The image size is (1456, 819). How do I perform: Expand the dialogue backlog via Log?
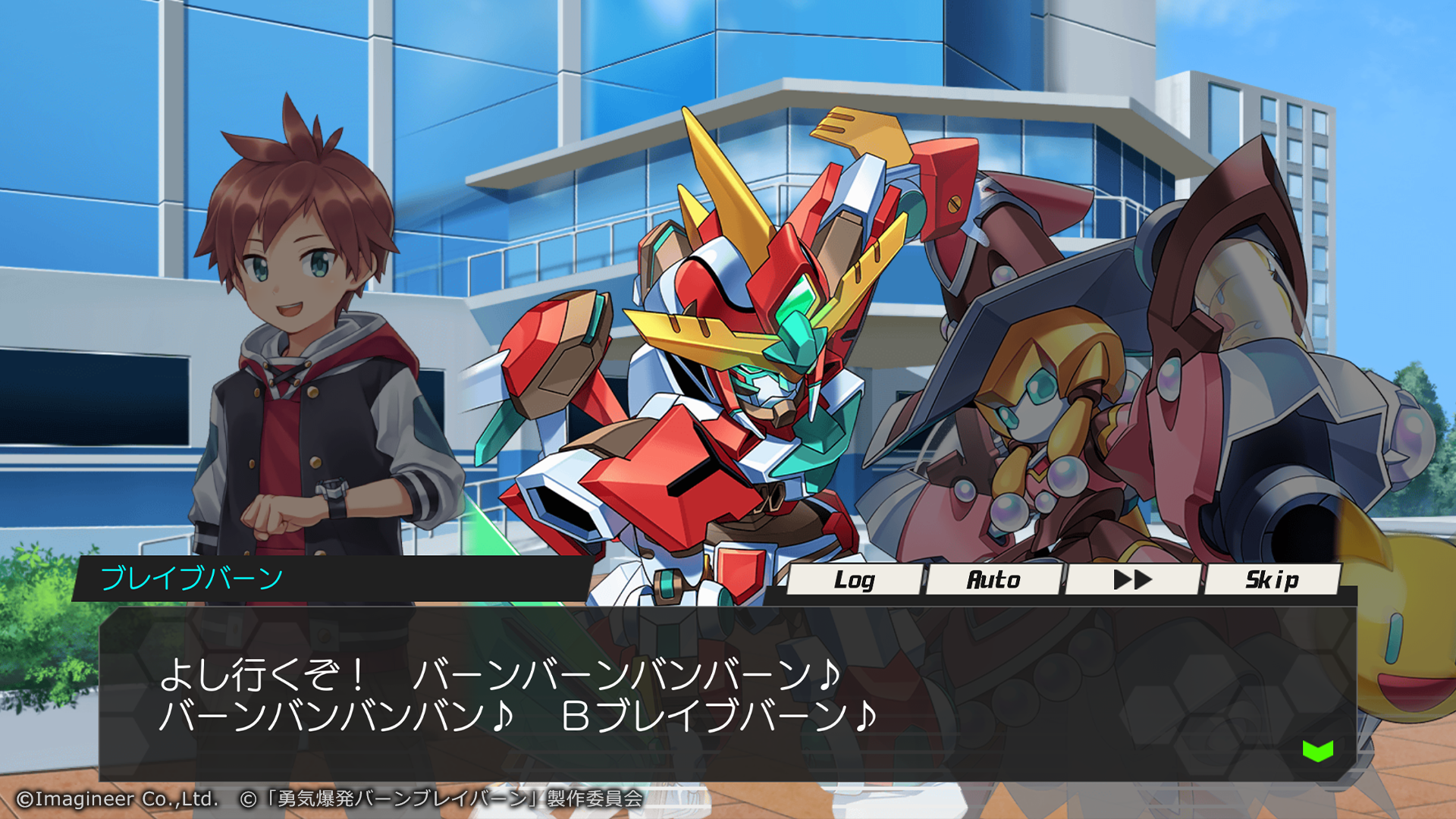click(x=857, y=579)
